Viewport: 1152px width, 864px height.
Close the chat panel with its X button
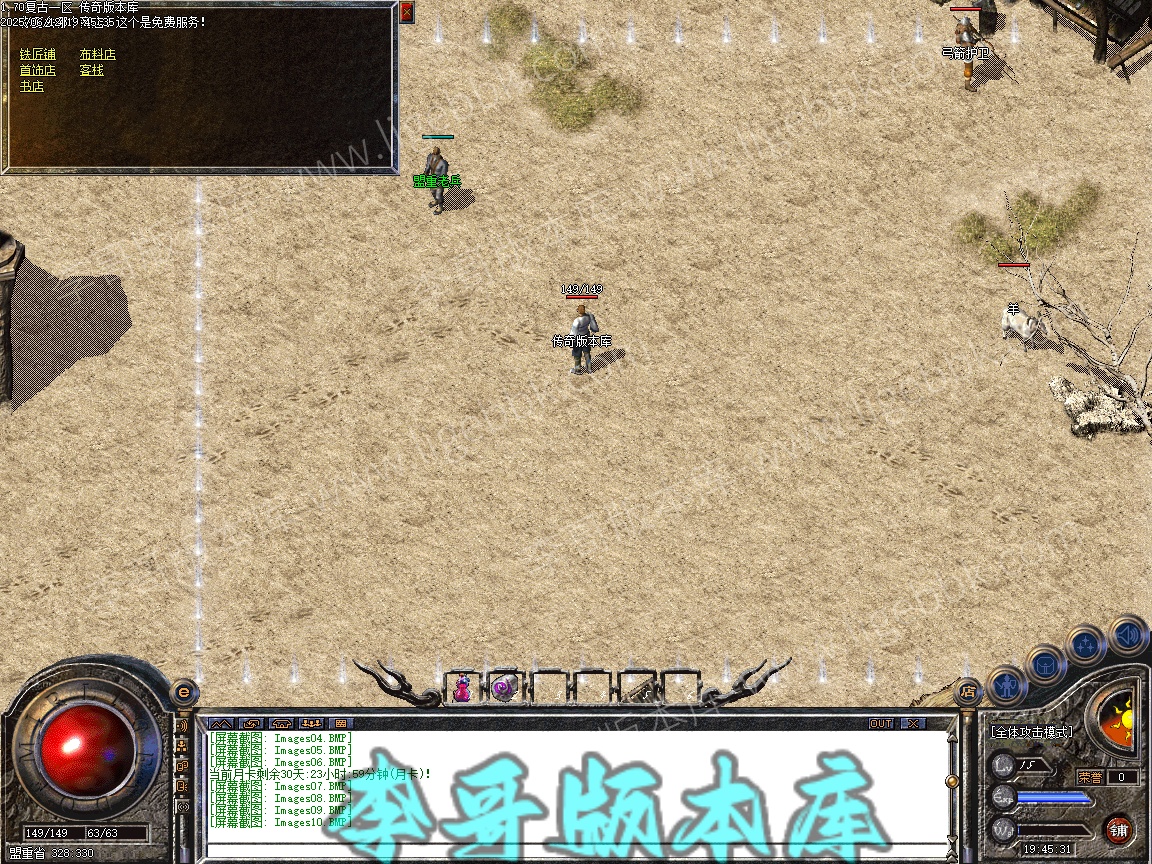coord(913,723)
